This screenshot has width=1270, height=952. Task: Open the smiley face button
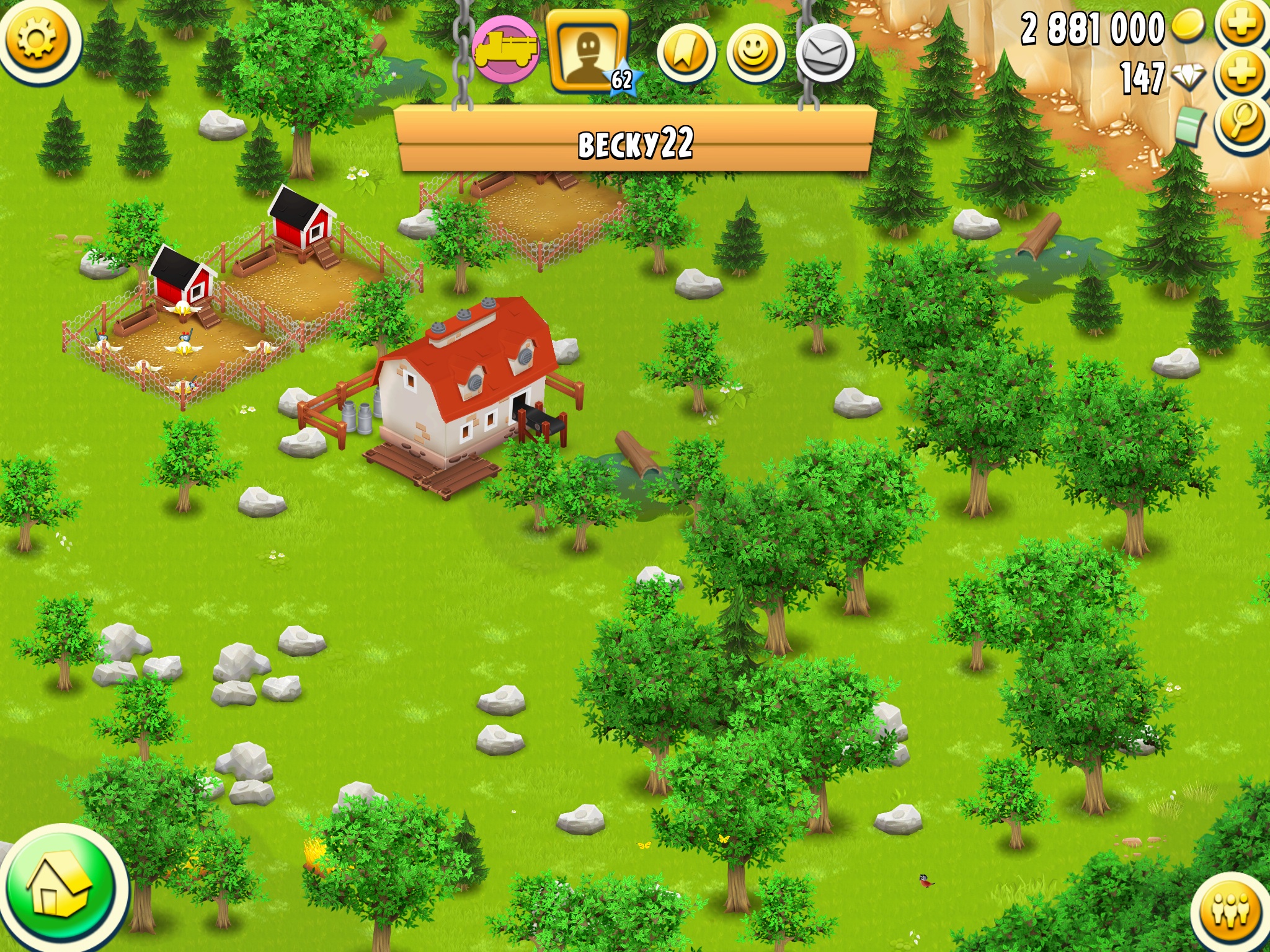tap(755, 54)
